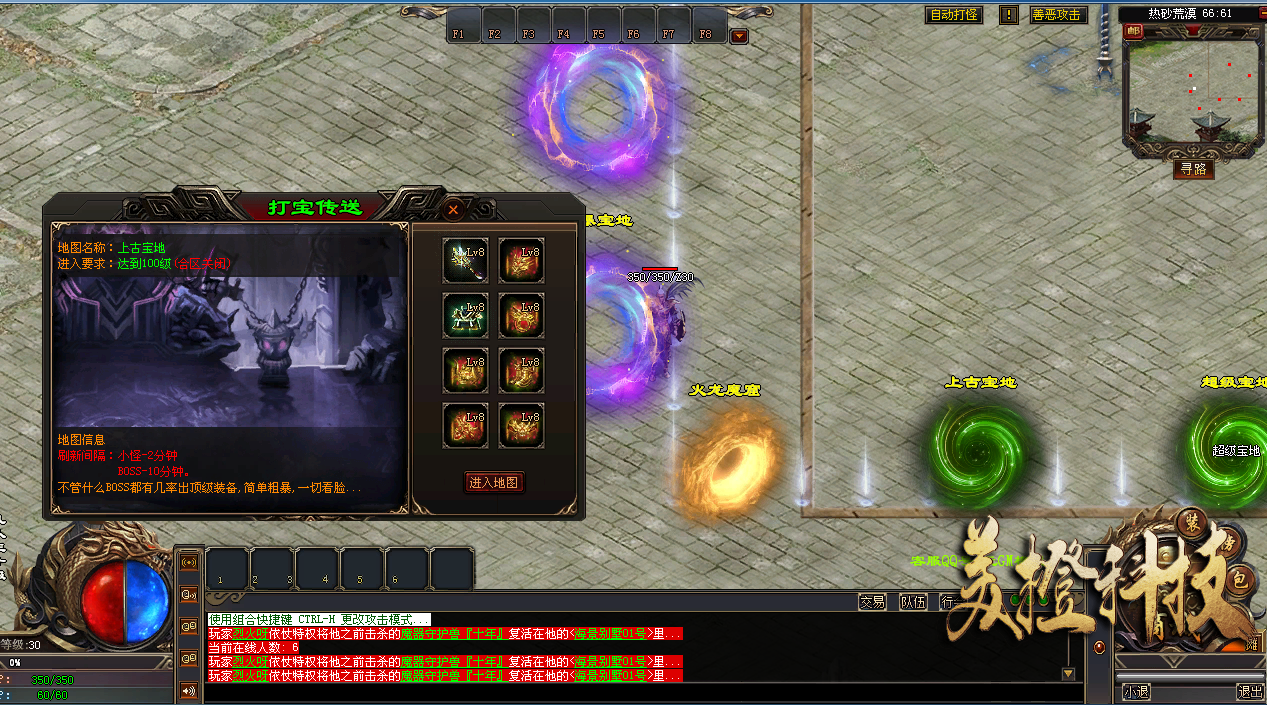Open the 包 bag round button
Viewport: 1267px width, 705px height.
click(x=1238, y=585)
